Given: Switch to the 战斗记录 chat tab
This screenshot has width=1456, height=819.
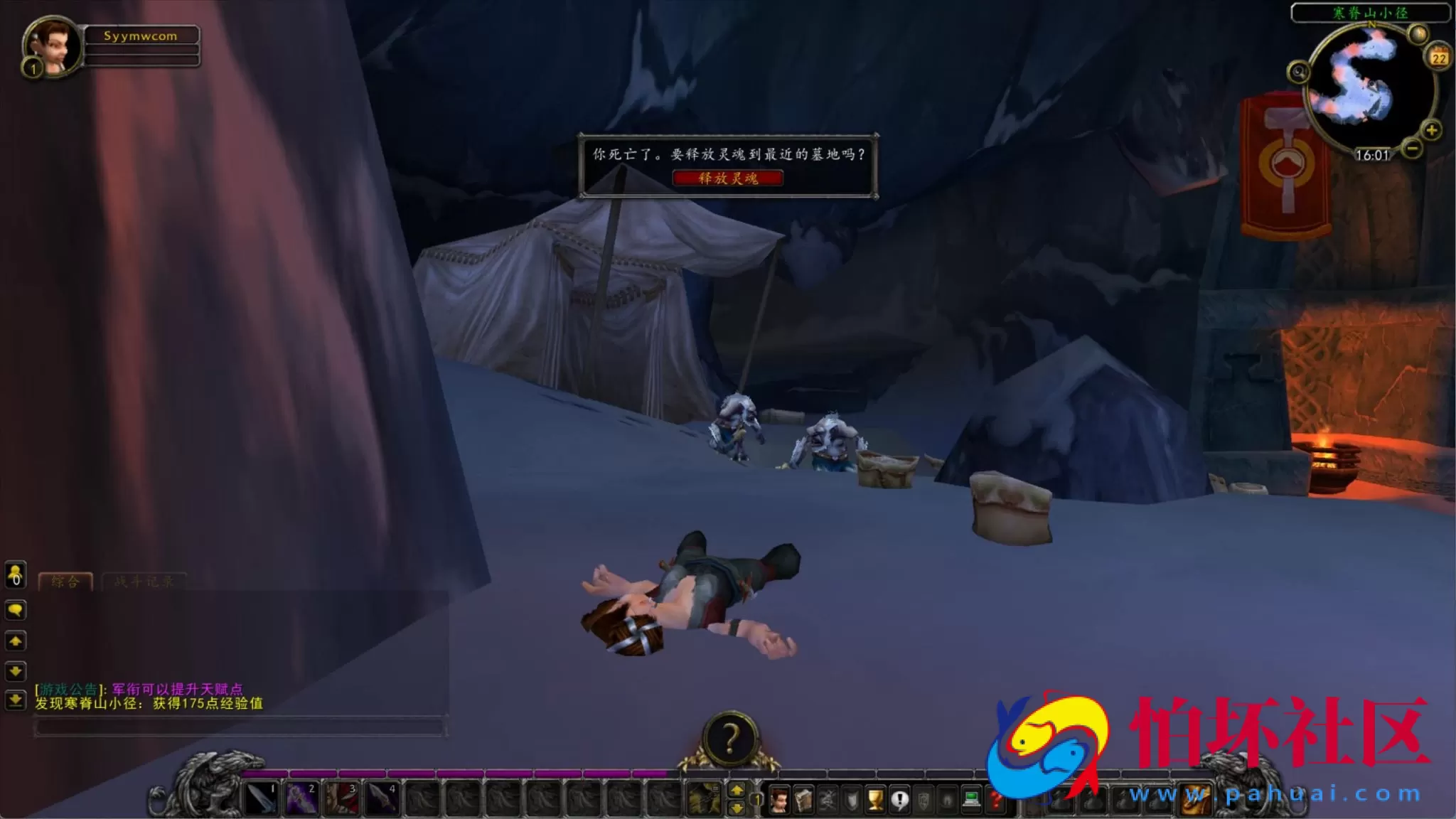Looking at the screenshot, I should point(145,581).
